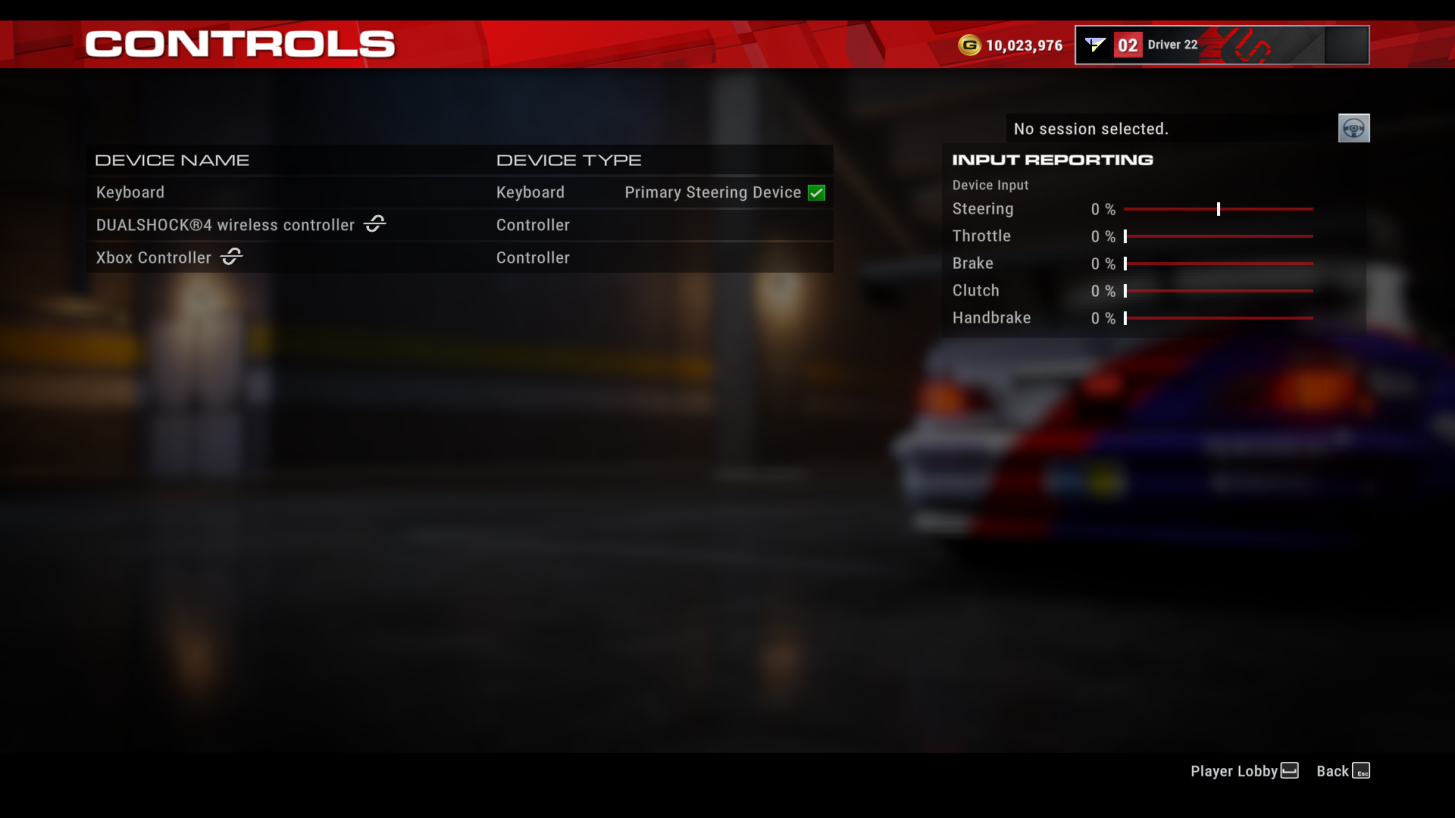Click the Steering input slider
This screenshot has height=818, width=1455.
pyautogui.click(x=1219, y=209)
